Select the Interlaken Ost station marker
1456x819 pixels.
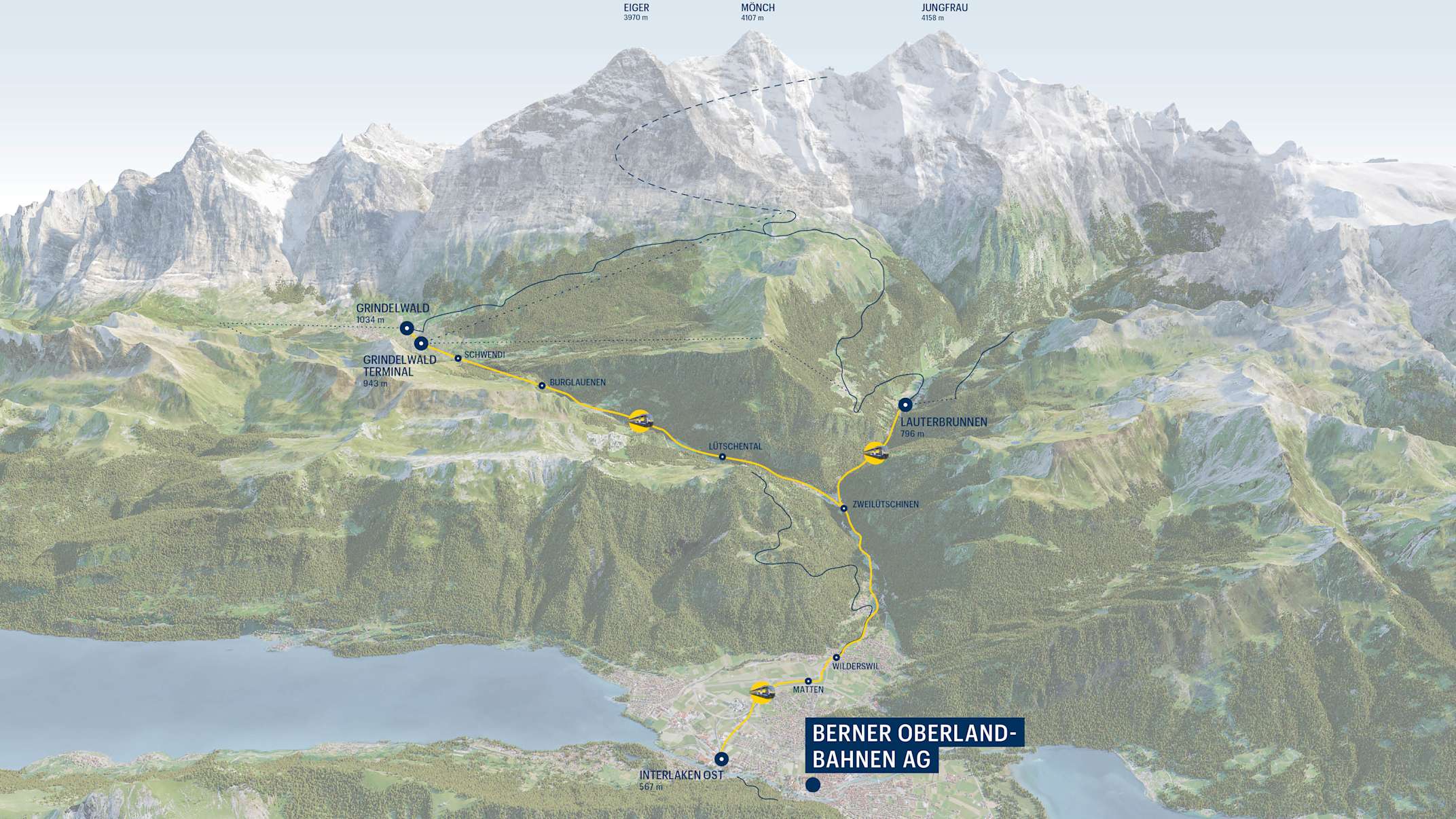coord(721,759)
